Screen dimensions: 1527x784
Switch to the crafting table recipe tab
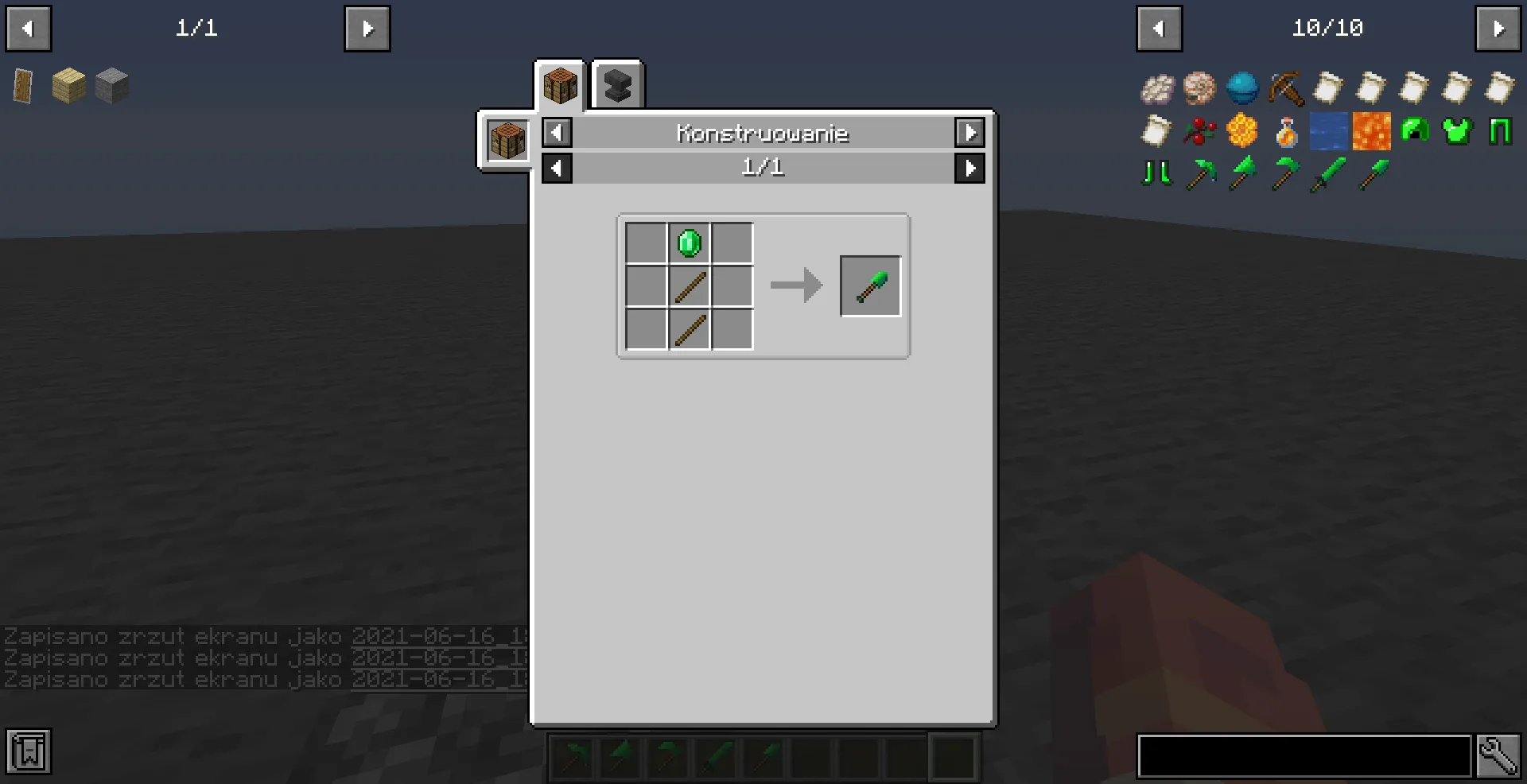(559, 84)
